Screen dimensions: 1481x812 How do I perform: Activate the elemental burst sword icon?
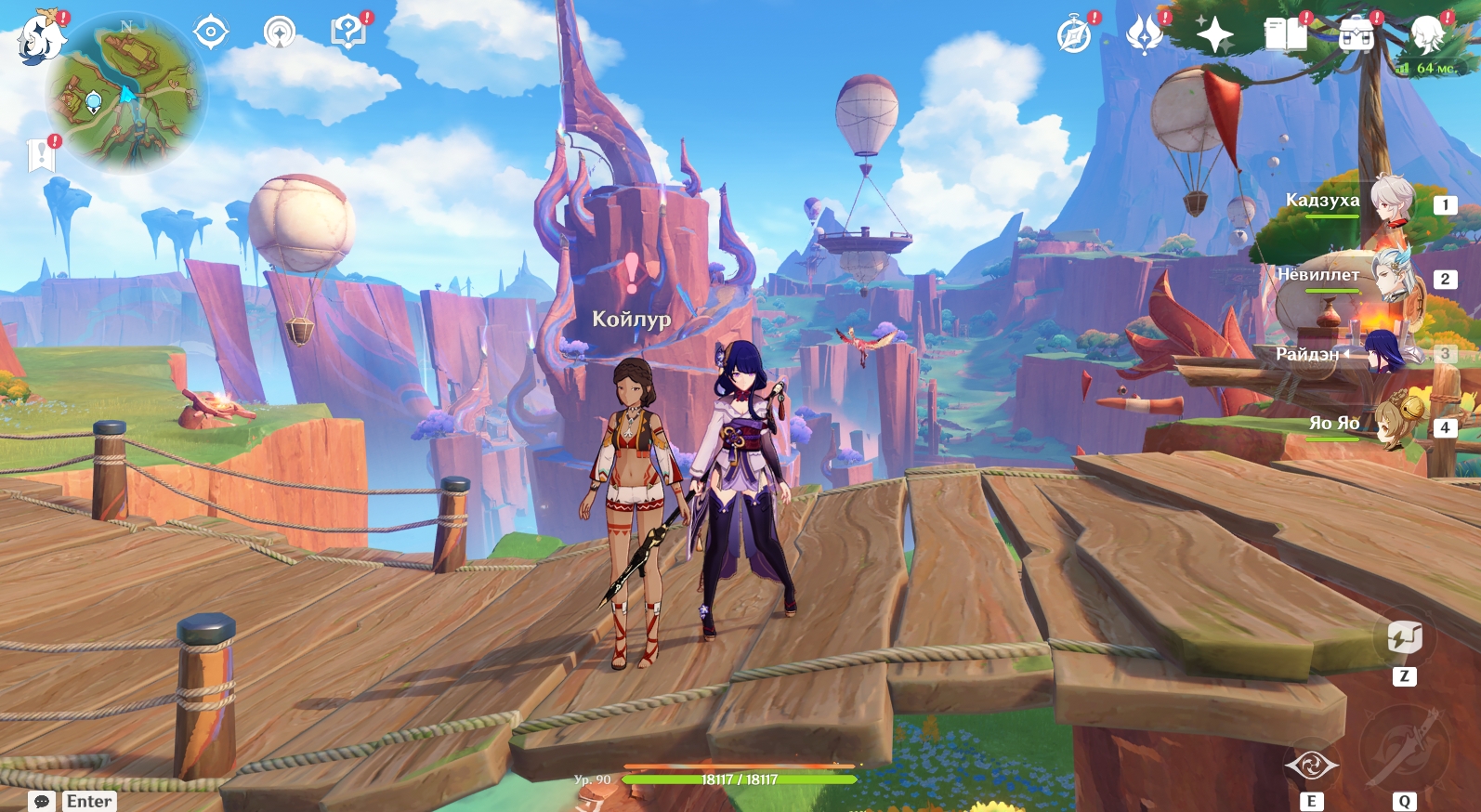[1404, 750]
